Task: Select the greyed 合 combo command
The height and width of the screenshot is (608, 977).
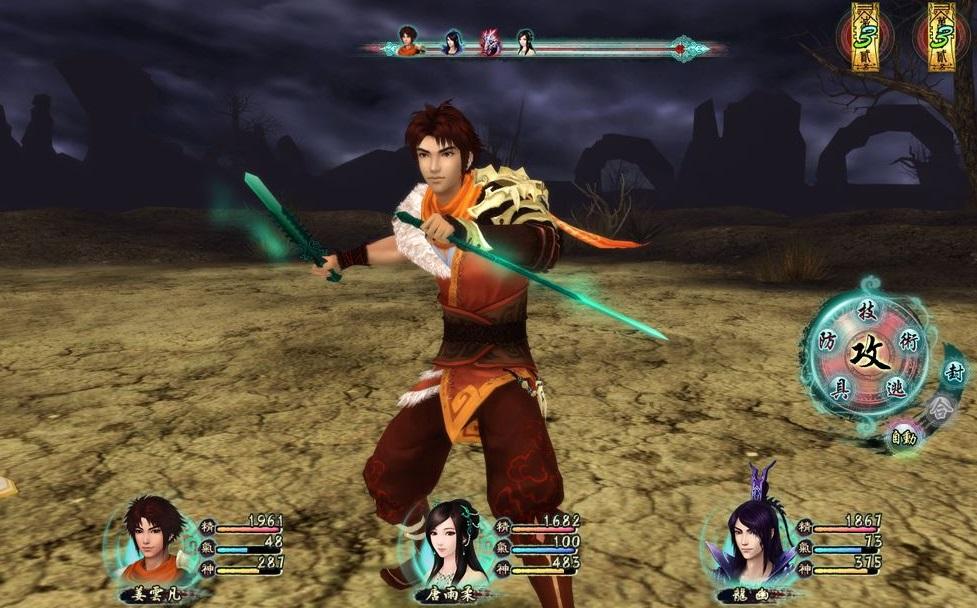Action: (x=938, y=408)
